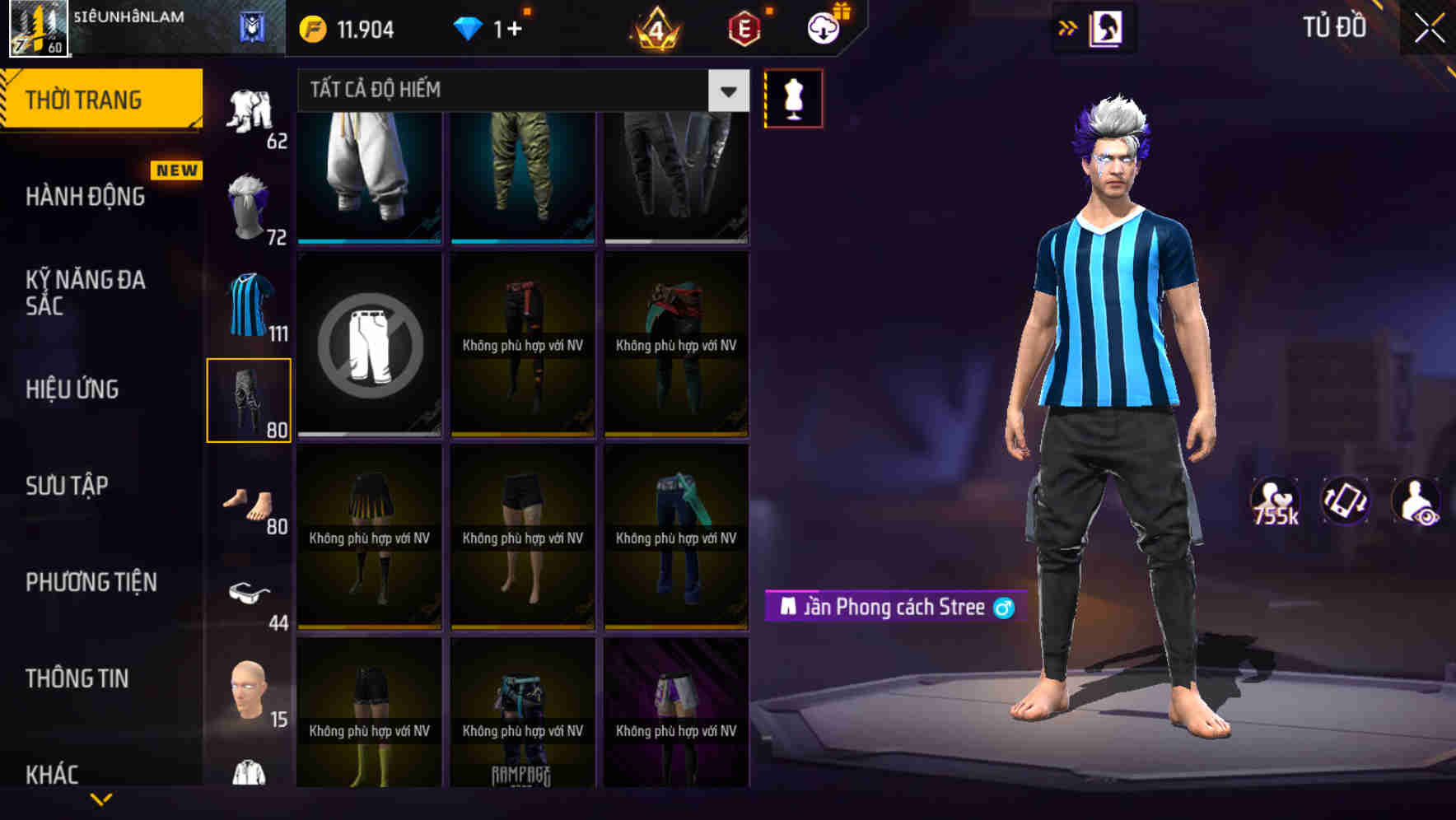
Task: Open the HIỆU ỨNG menu section
Action: pos(72,389)
